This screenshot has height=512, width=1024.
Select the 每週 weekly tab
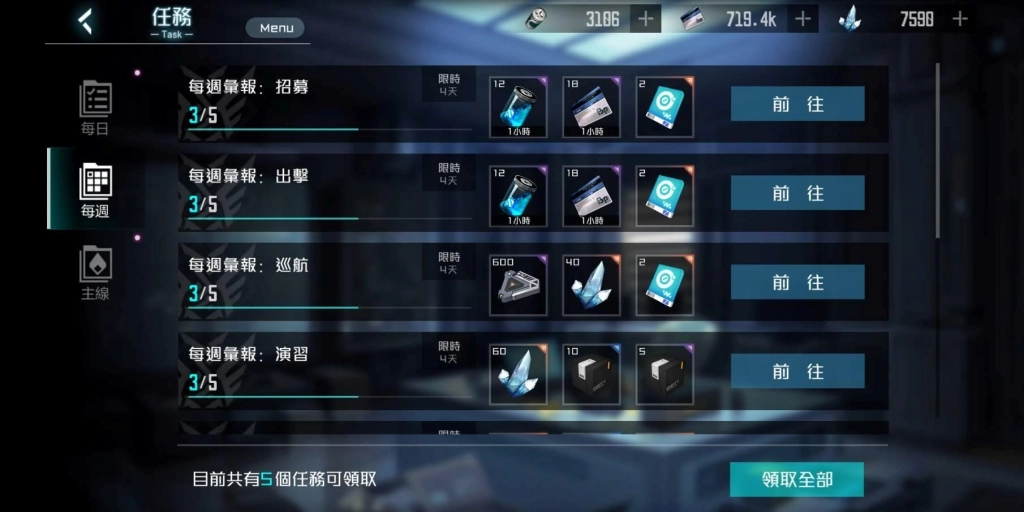click(x=95, y=190)
